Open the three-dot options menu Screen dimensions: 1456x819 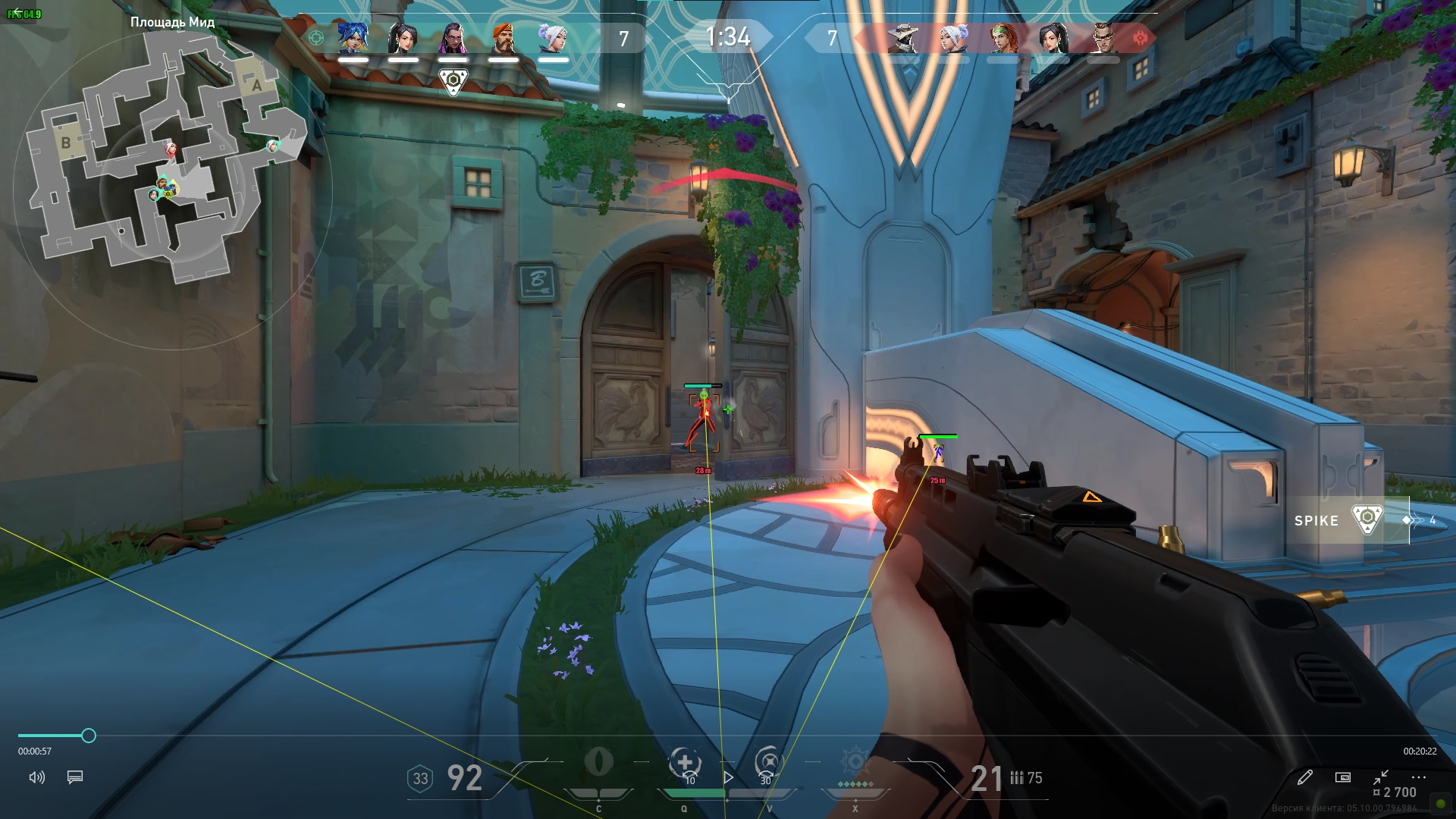click(x=1418, y=777)
